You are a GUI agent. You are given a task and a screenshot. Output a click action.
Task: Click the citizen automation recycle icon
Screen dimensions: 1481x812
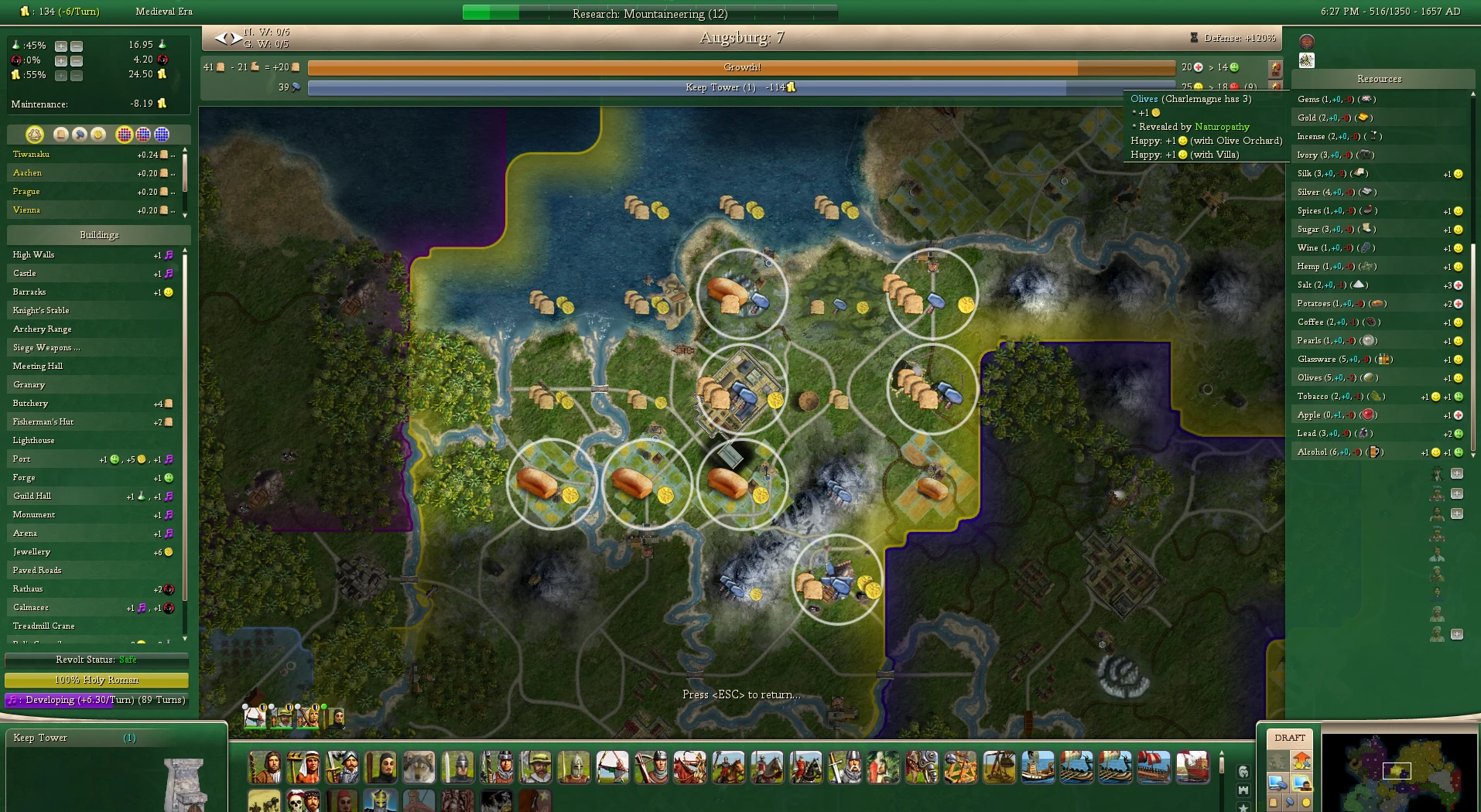click(x=33, y=135)
